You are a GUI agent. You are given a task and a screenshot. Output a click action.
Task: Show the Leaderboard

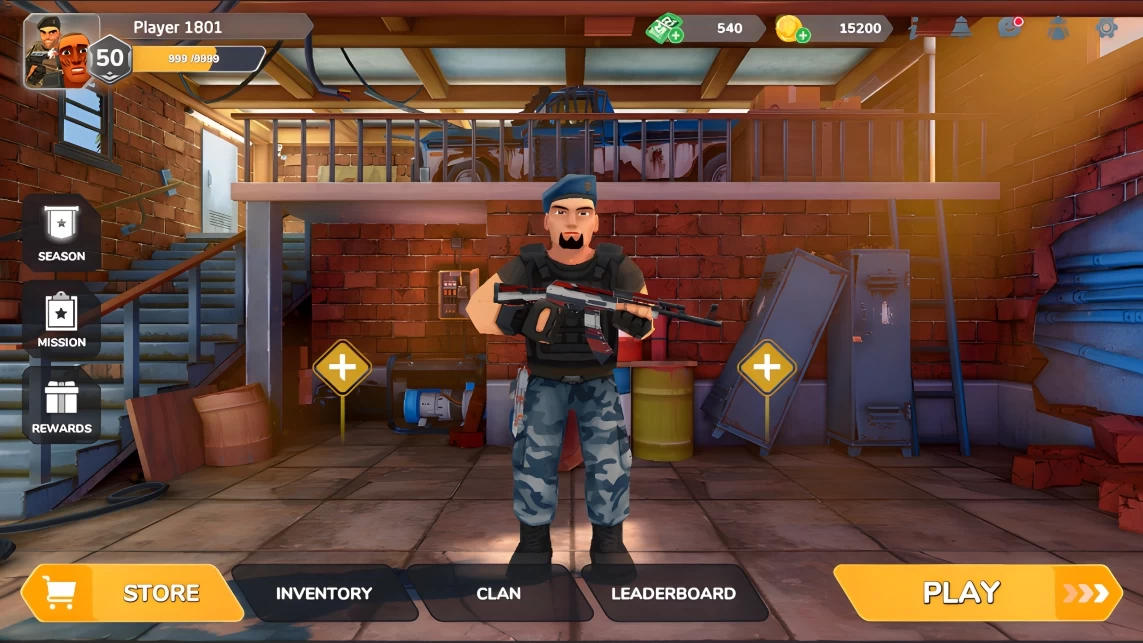[673, 593]
